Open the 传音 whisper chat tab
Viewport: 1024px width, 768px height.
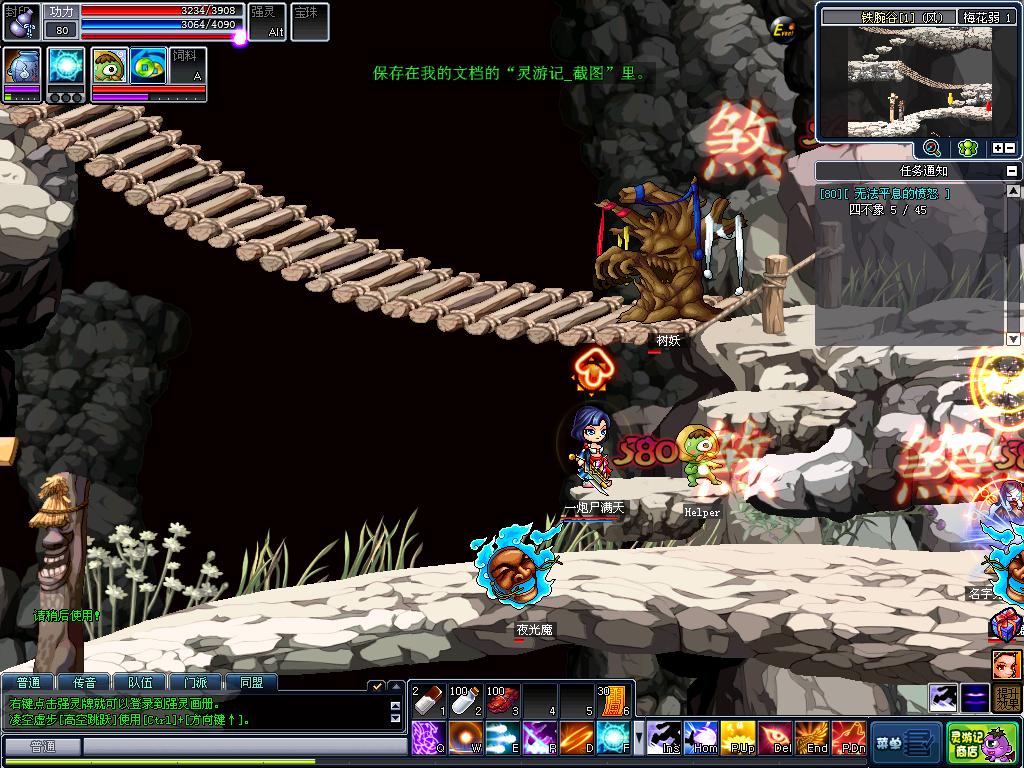[84, 683]
